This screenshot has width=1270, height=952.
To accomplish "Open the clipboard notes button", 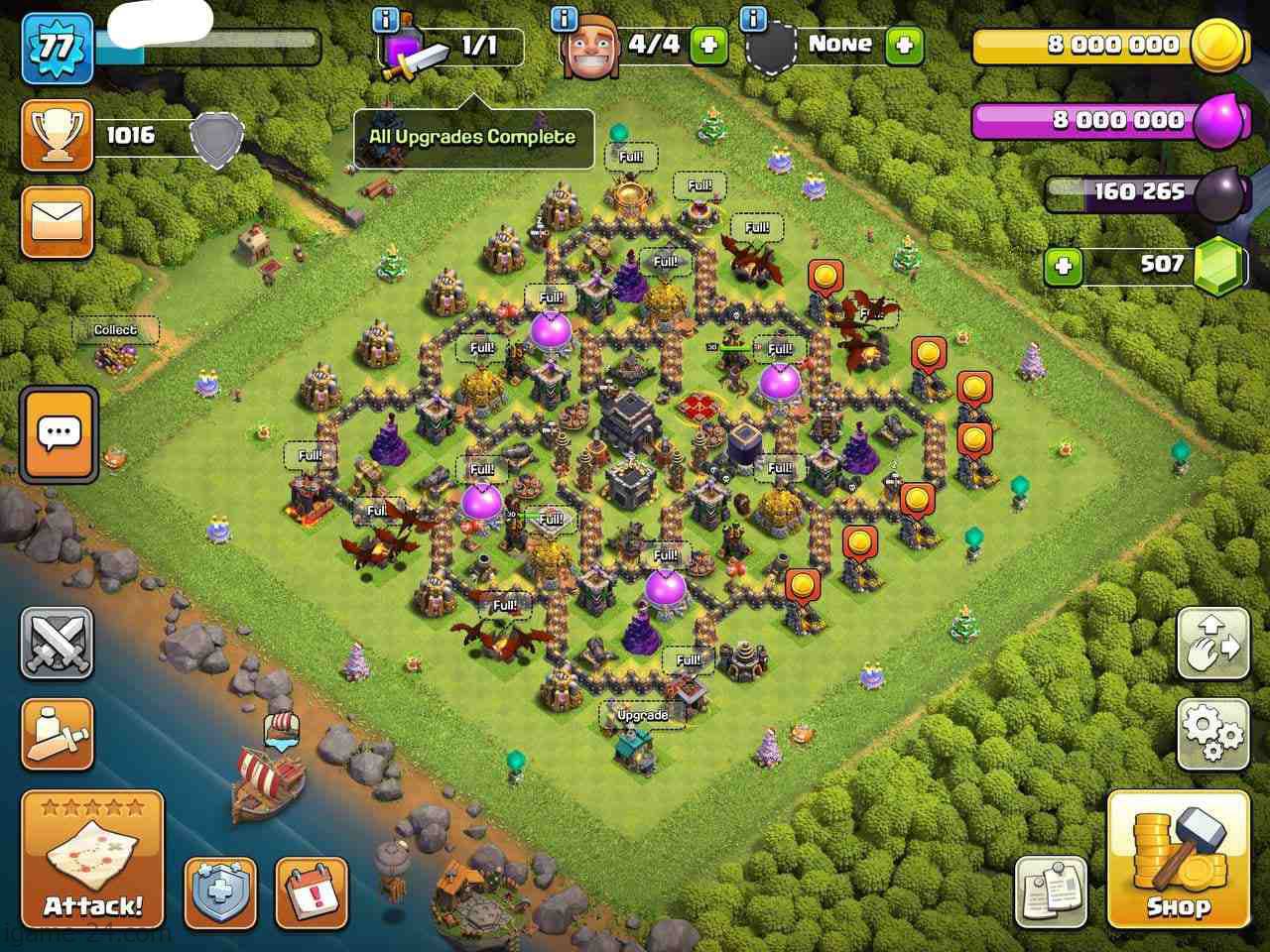I will pyautogui.click(x=1051, y=892).
